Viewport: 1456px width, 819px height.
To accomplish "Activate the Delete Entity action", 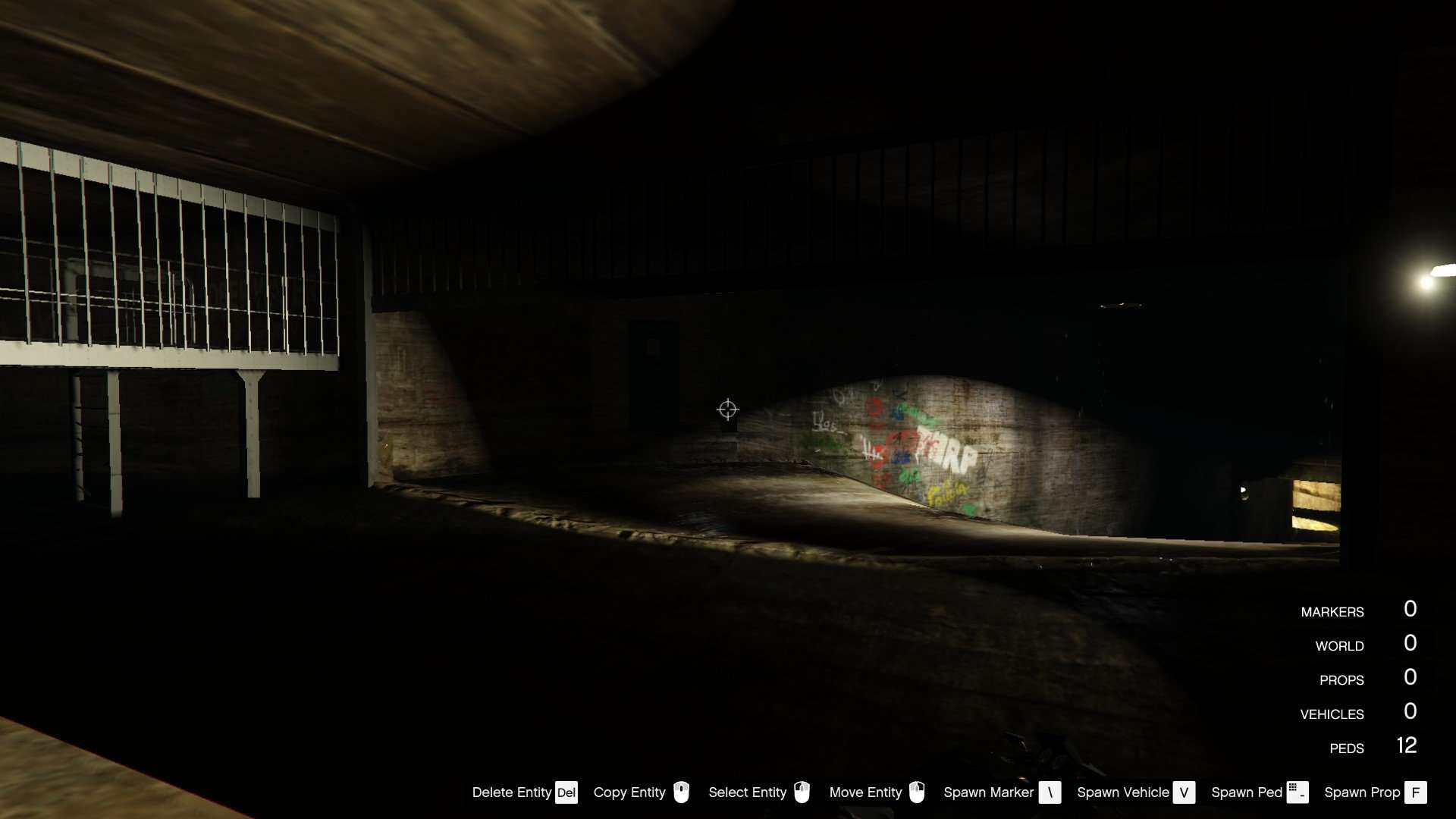I will coord(512,792).
